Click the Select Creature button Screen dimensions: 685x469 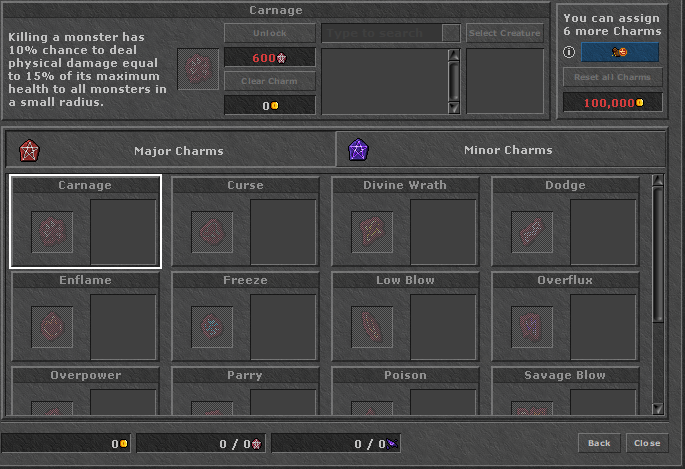[x=505, y=33]
